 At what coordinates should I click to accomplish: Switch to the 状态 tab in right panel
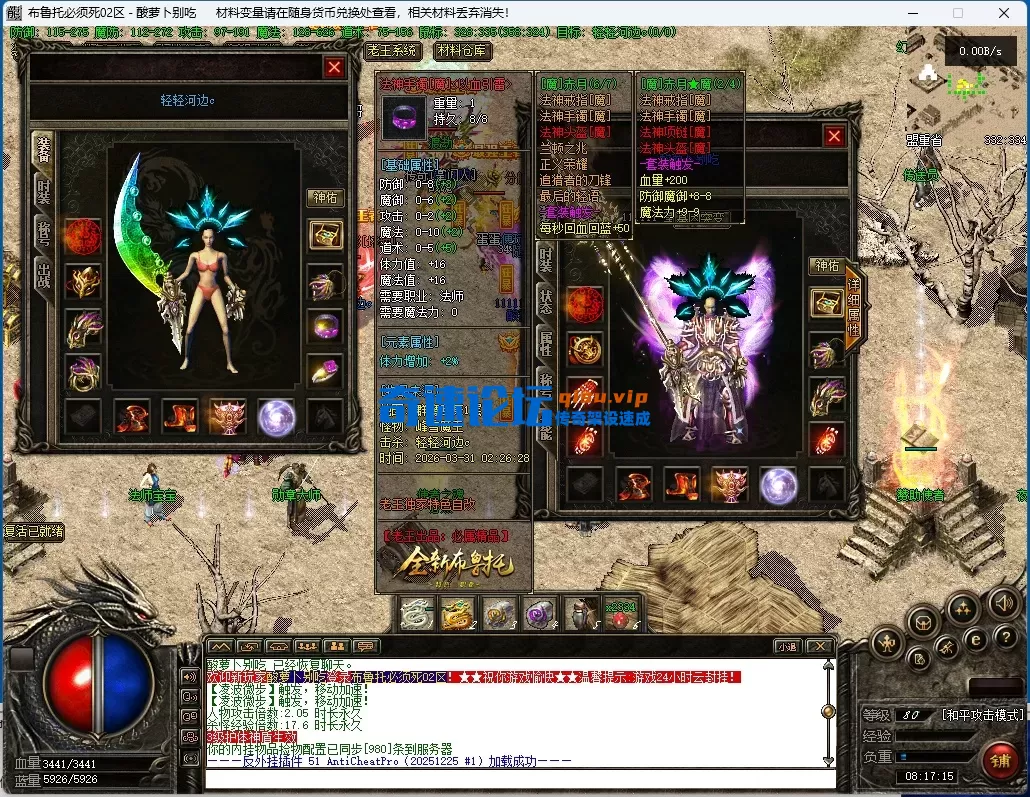[546, 303]
